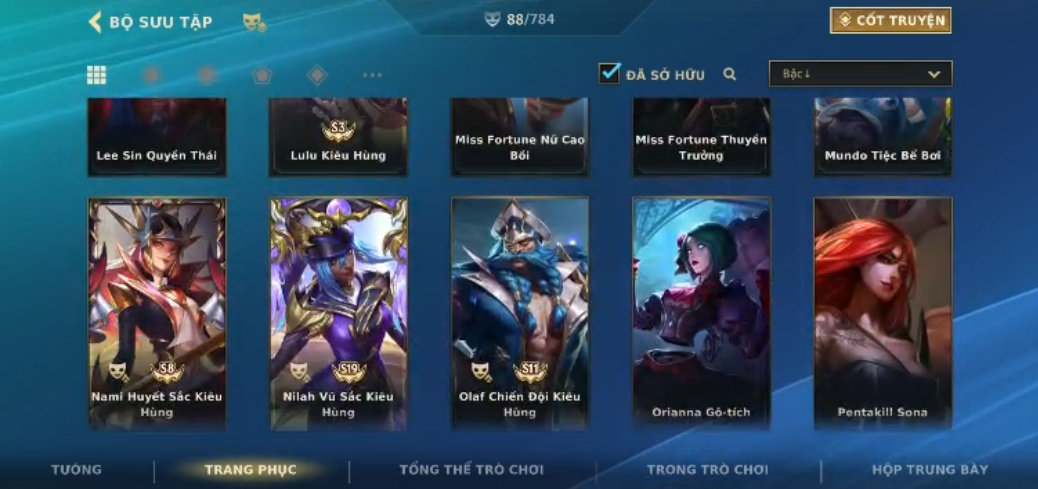This screenshot has width=1038, height=489.
Task: Open the Cốt Truyện button
Action: click(890, 20)
